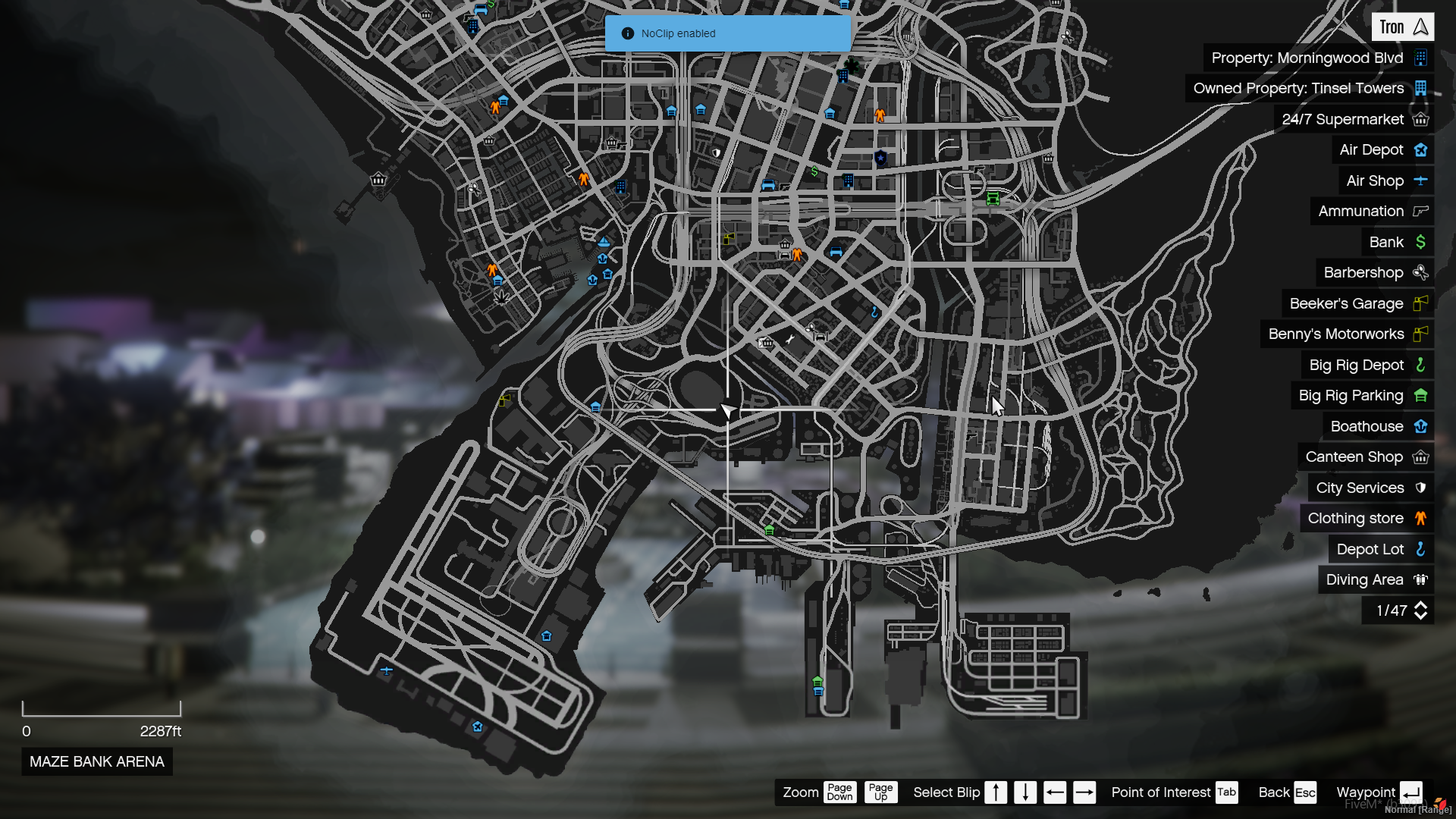Choose the Big Rig Parking entry
This screenshot has height=819, width=1456.
click(x=1361, y=396)
